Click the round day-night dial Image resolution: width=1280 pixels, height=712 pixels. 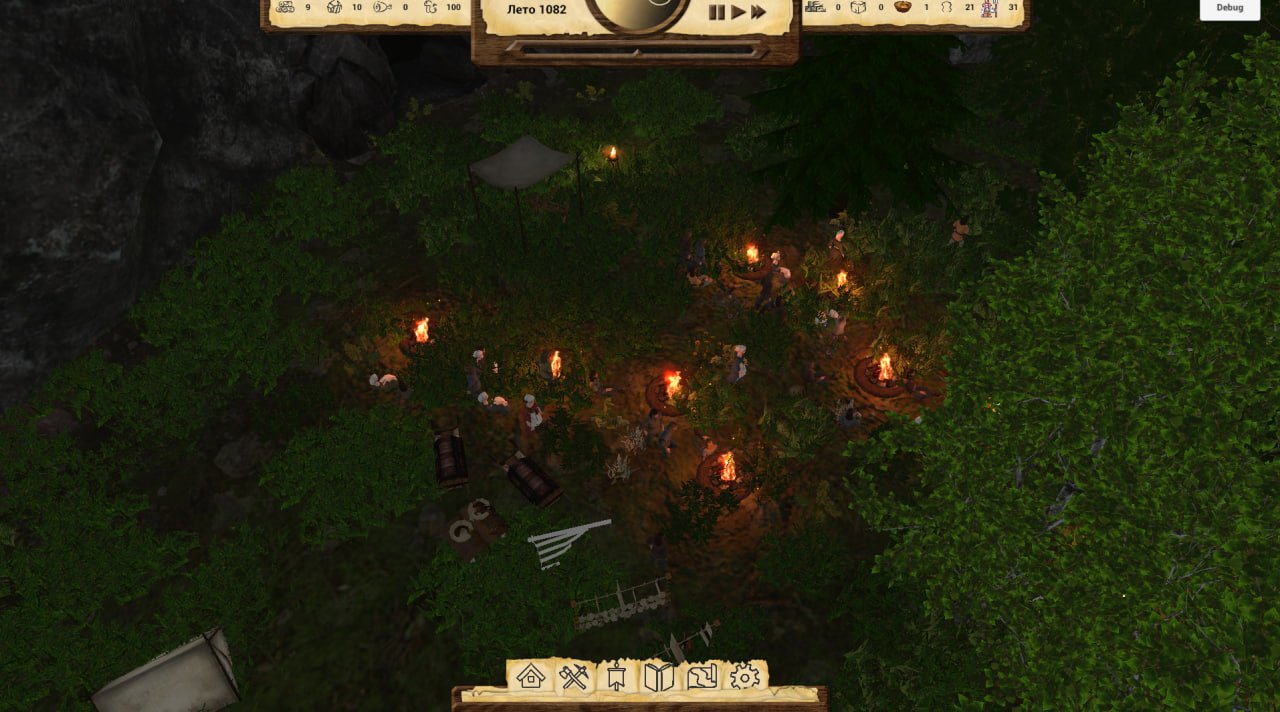tap(637, 10)
